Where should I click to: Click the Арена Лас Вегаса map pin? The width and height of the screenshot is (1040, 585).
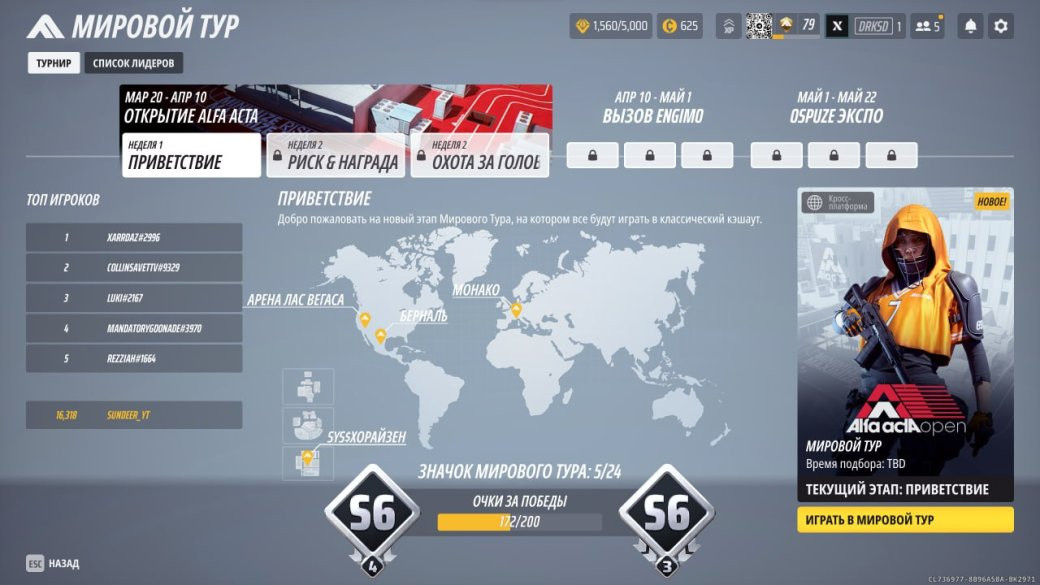pos(365,319)
